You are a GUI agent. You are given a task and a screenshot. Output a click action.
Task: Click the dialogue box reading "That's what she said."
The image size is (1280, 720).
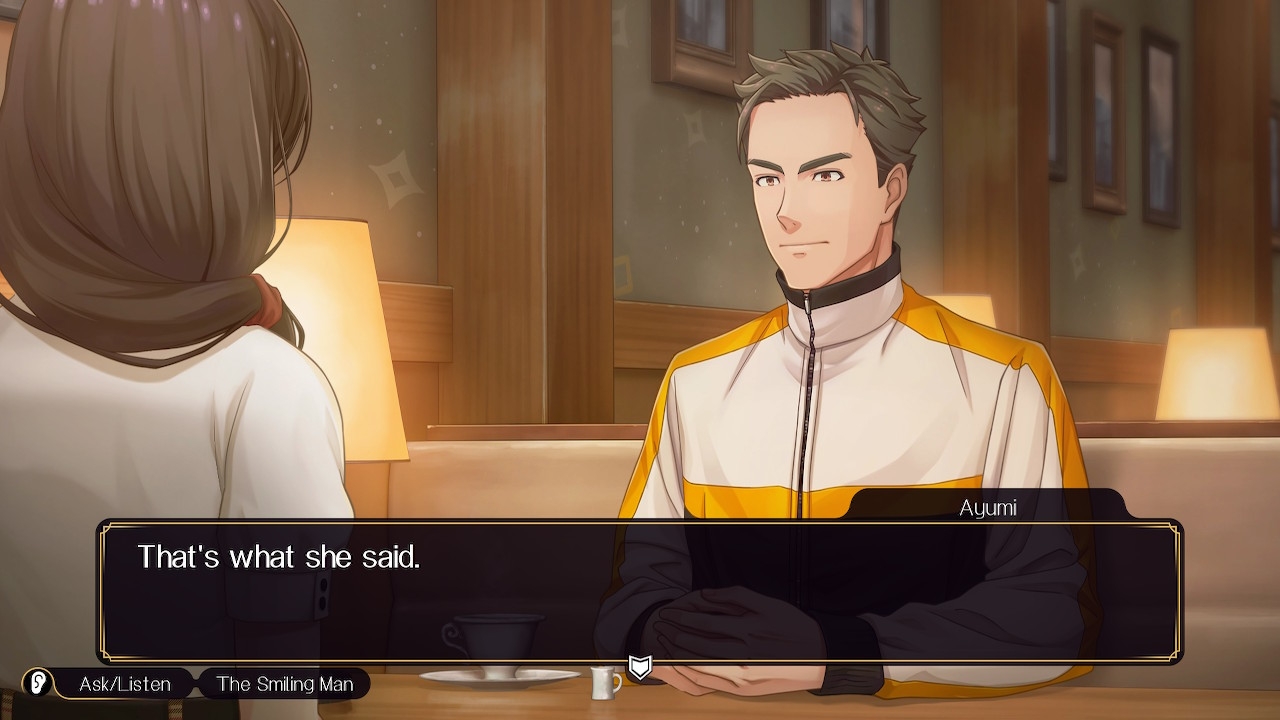click(x=640, y=590)
